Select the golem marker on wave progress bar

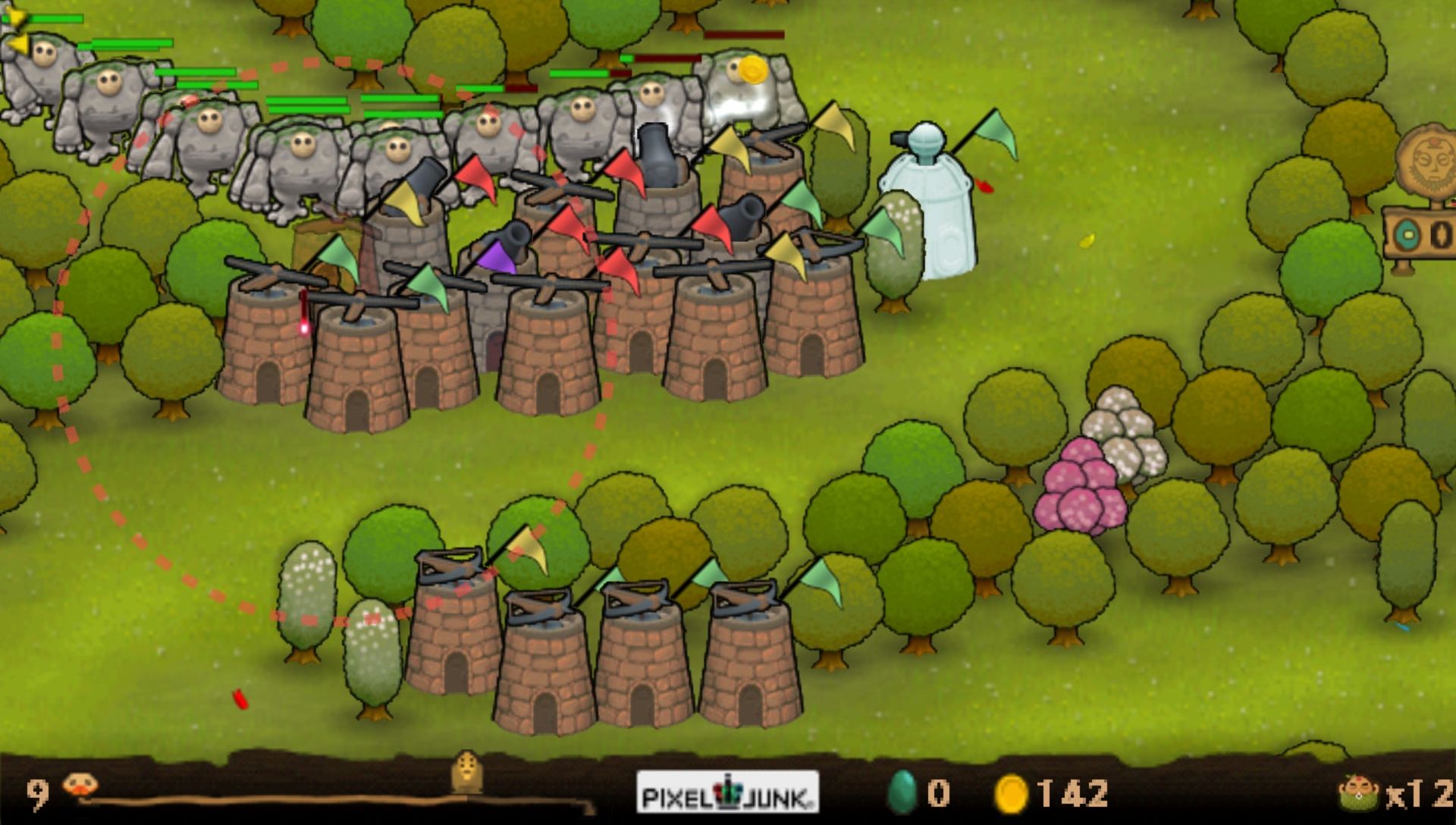467,771
